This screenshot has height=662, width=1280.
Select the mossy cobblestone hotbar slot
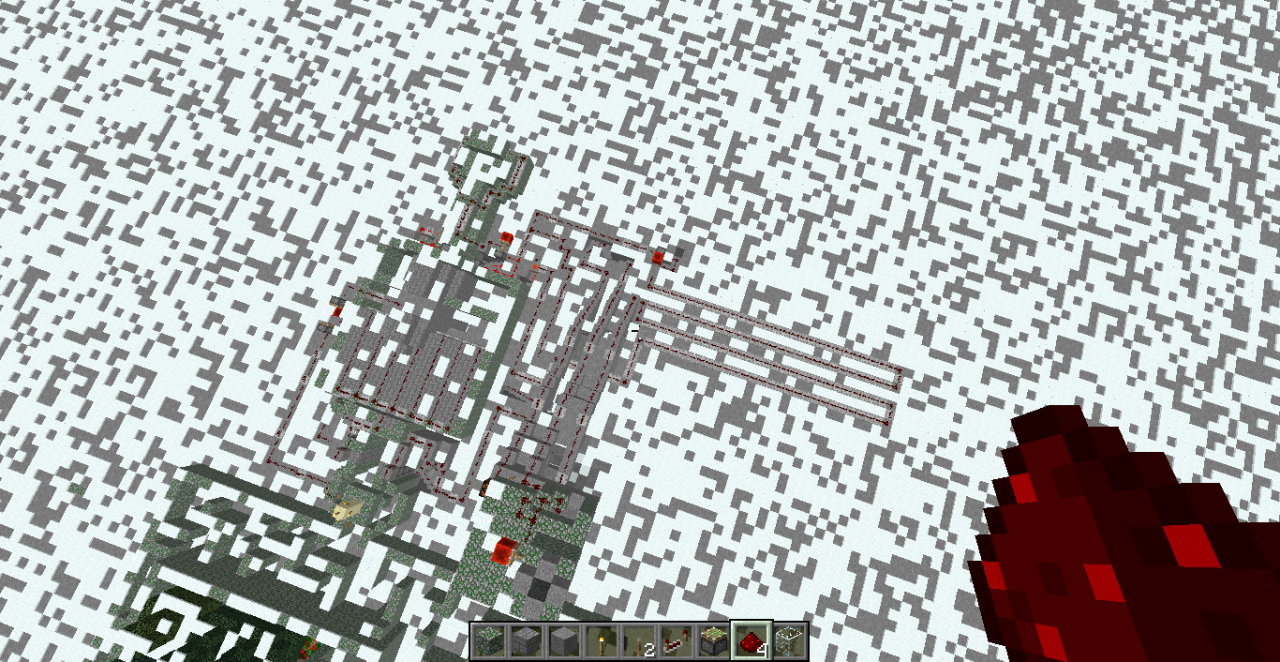(488, 640)
